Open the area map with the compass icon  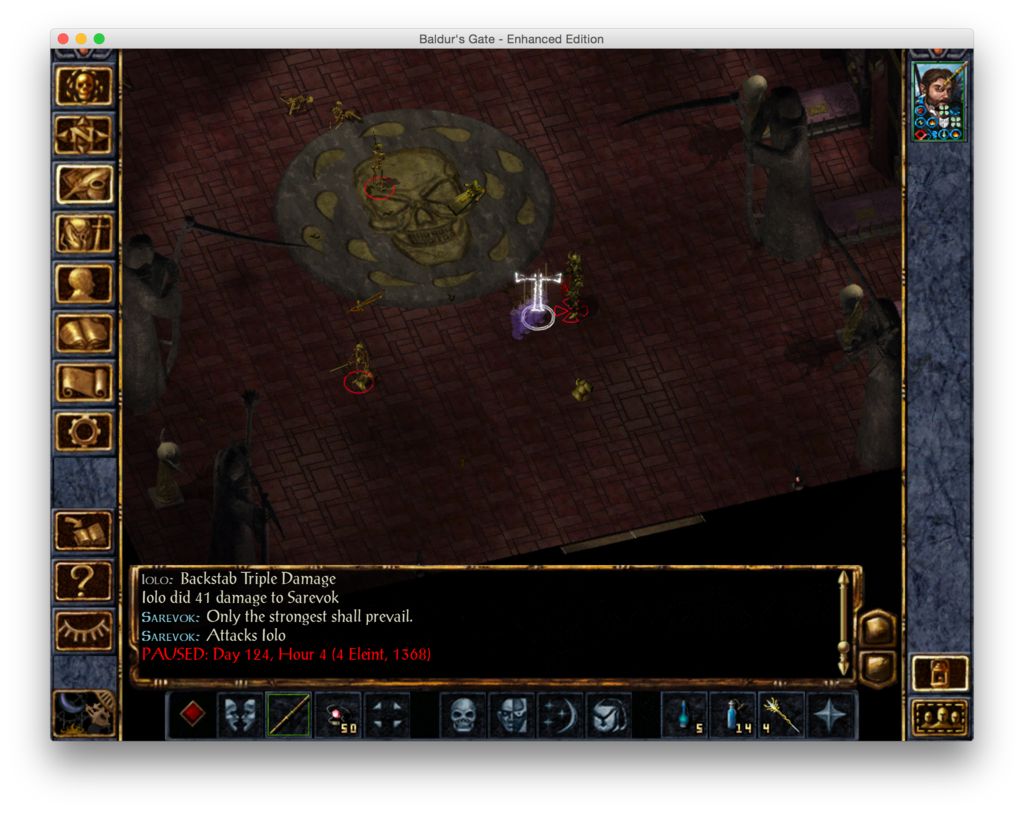[x=84, y=135]
